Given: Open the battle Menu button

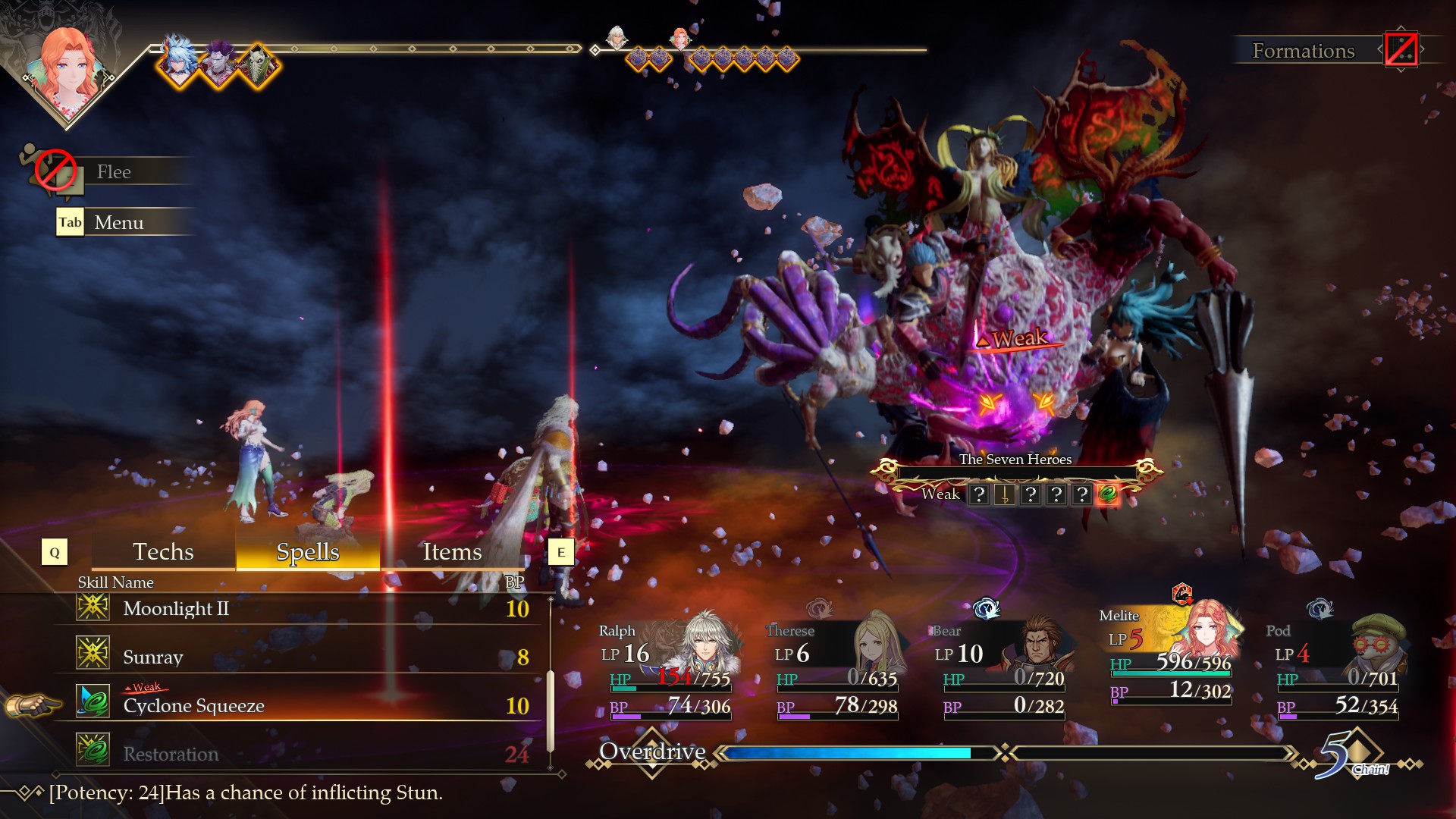Looking at the screenshot, I should click(x=118, y=222).
